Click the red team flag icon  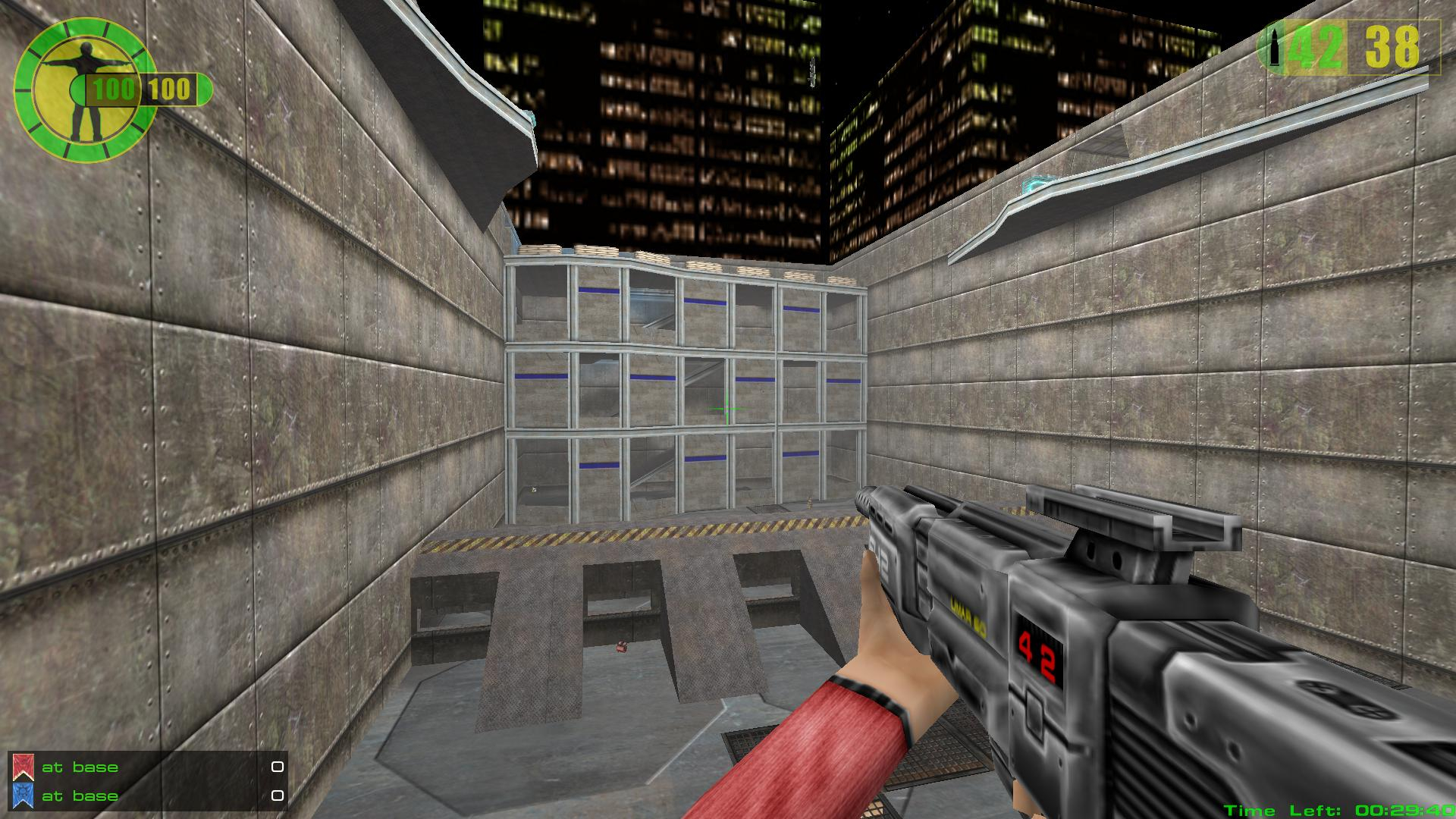click(24, 767)
